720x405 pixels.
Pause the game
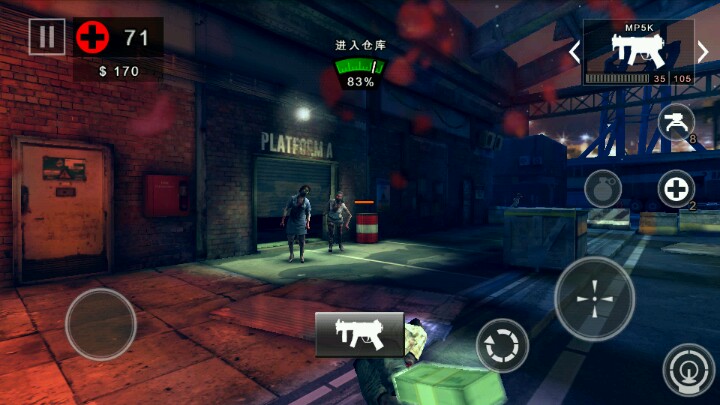[46, 37]
